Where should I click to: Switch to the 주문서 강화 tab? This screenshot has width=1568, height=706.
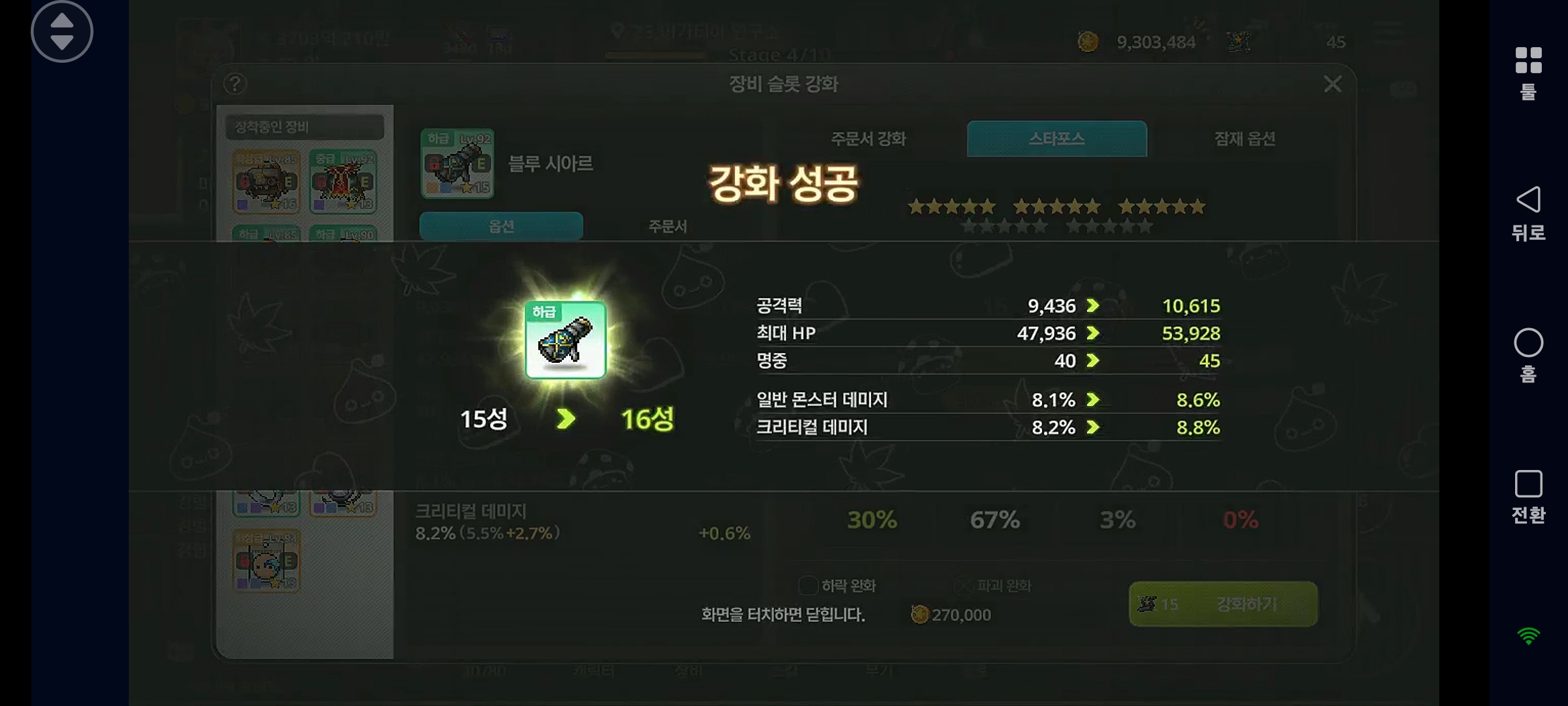(868, 139)
